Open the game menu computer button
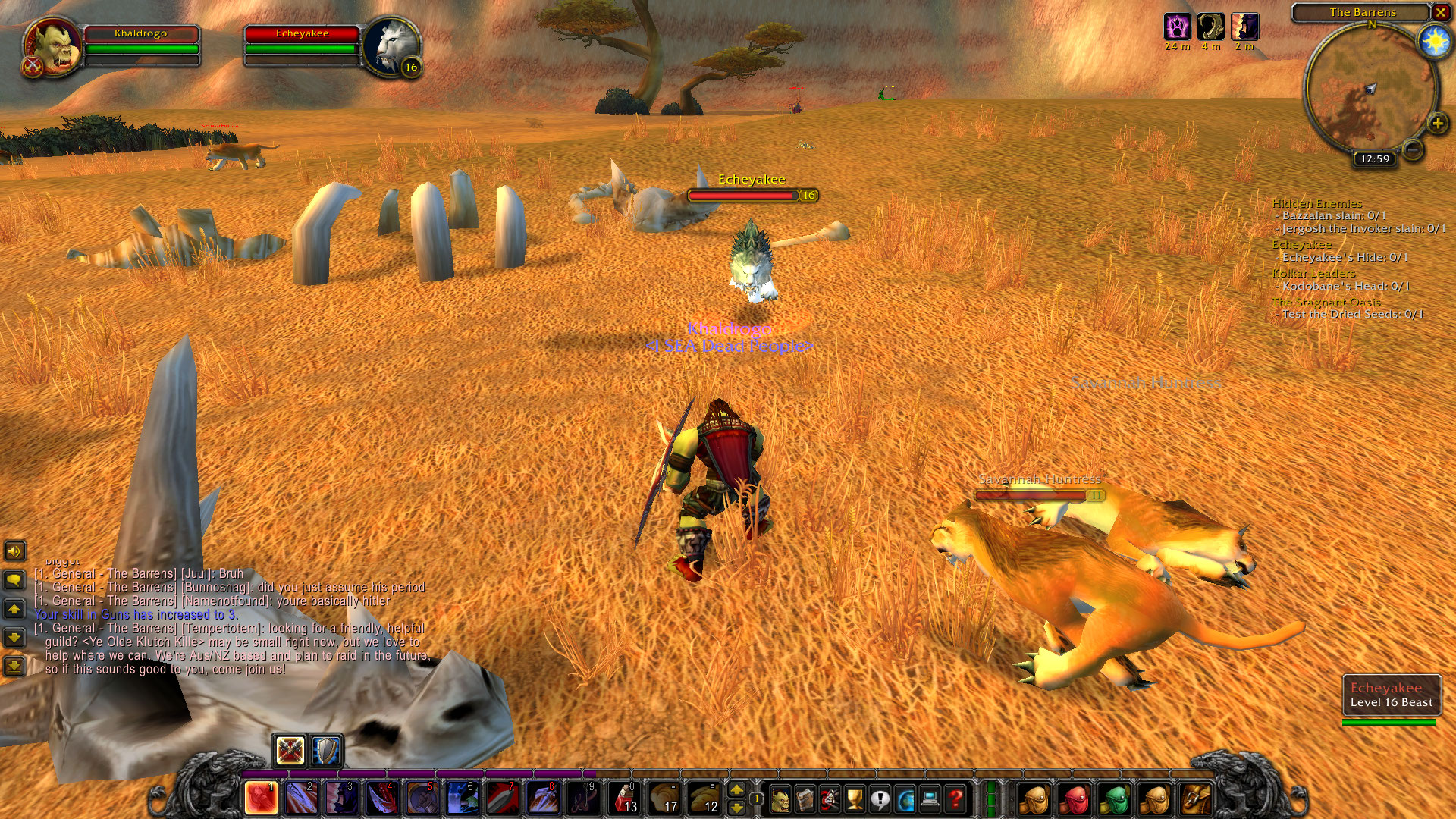 (930, 799)
